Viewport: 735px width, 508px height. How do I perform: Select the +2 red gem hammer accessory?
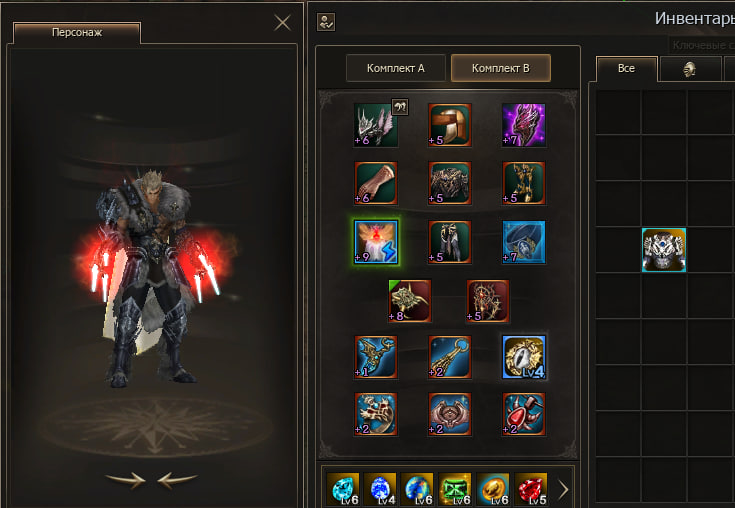[523, 414]
